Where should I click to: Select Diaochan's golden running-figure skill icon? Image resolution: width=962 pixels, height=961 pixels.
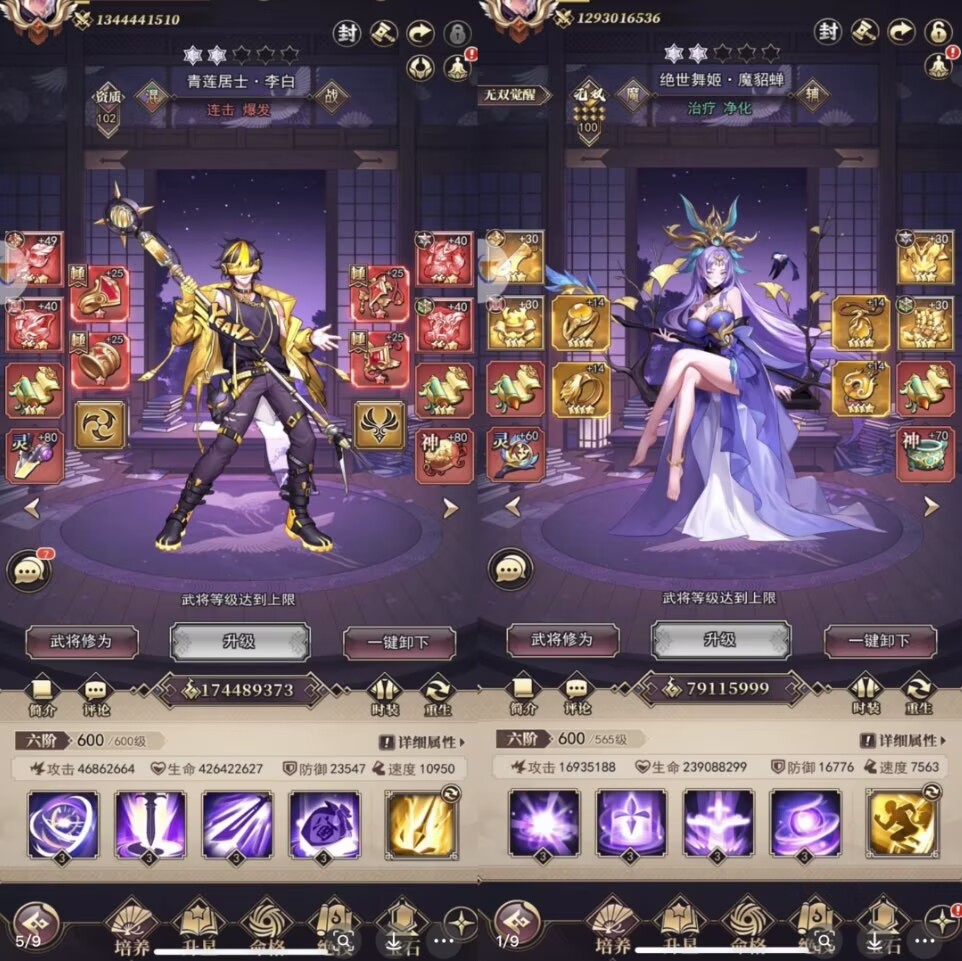click(x=901, y=824)
